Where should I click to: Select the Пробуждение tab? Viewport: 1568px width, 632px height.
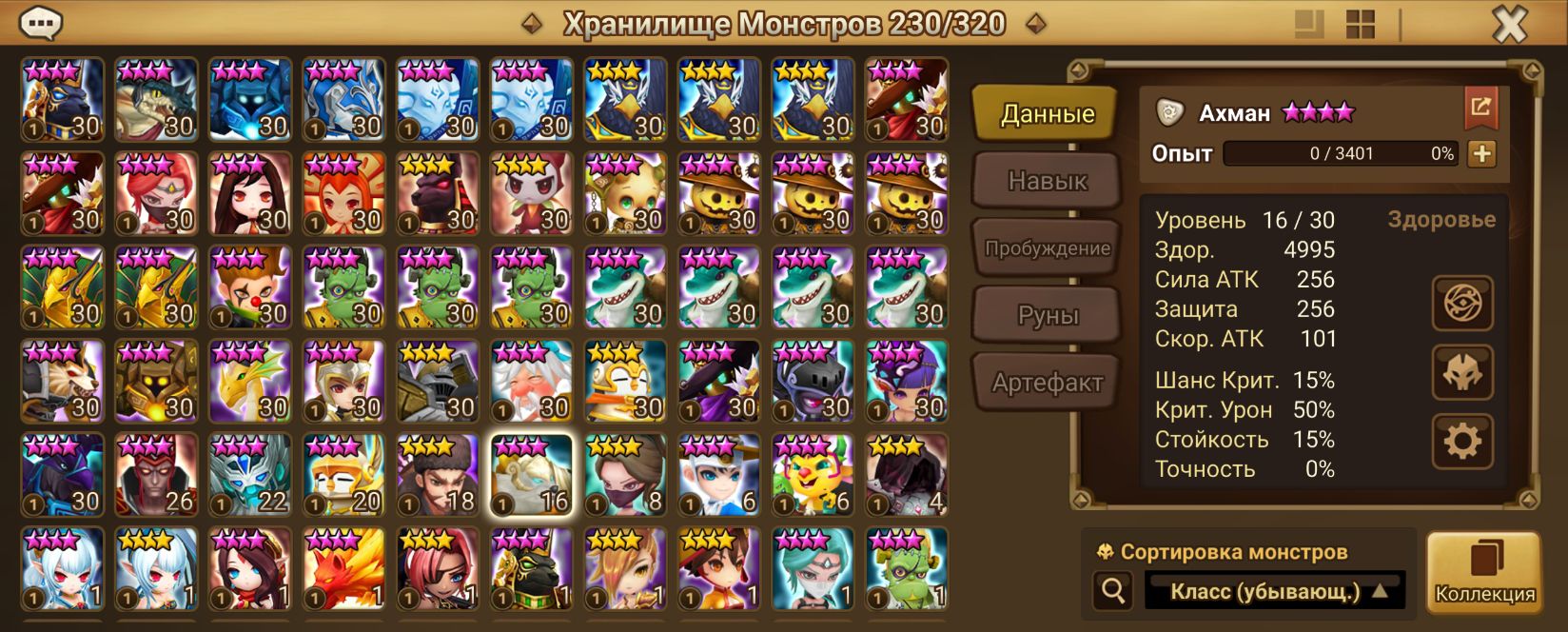pos(1047,248)
